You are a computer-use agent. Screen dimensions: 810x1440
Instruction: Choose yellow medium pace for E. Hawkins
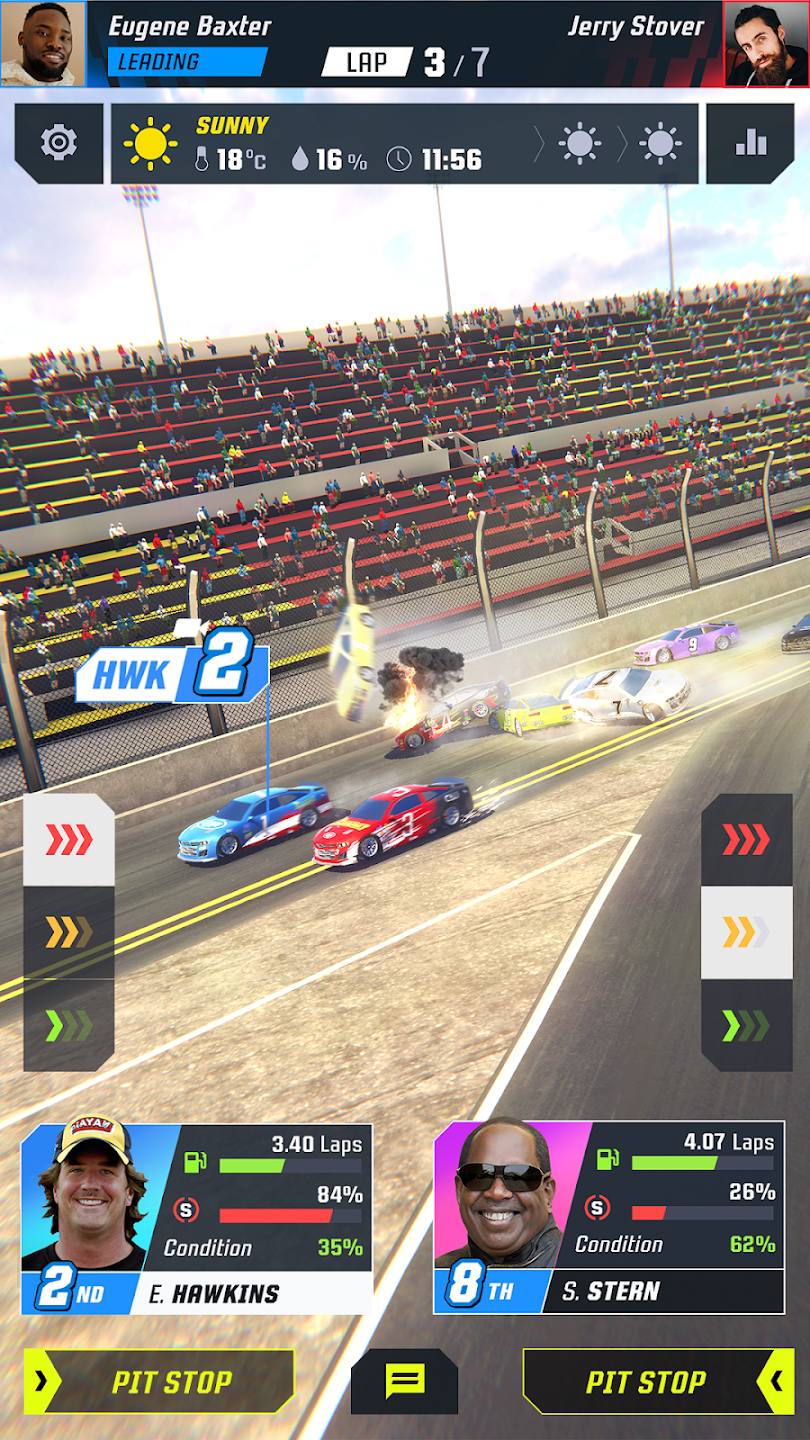point(69,932)
